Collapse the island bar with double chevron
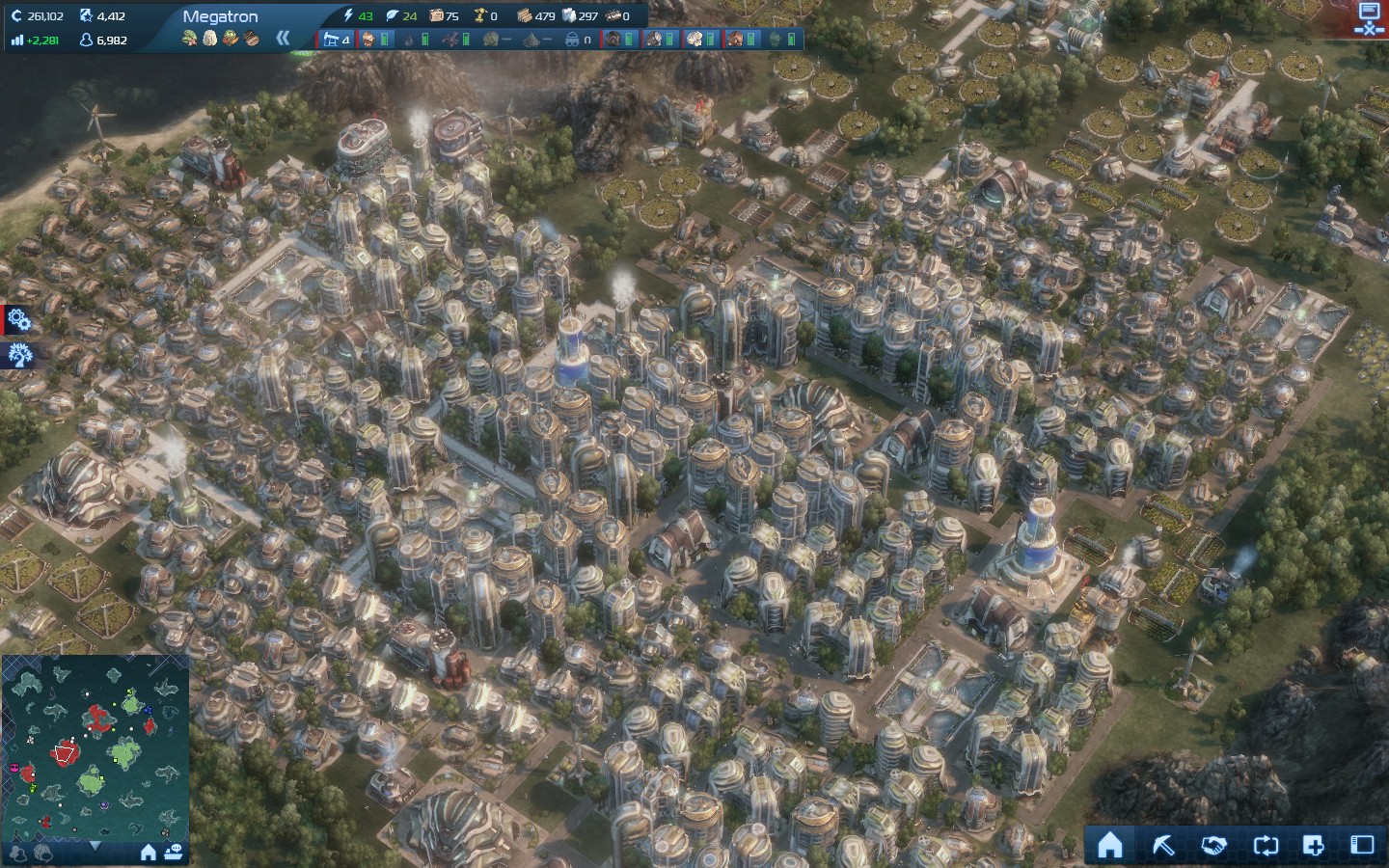The width and height of the screenshot is (1389, 868). [283, 39]
